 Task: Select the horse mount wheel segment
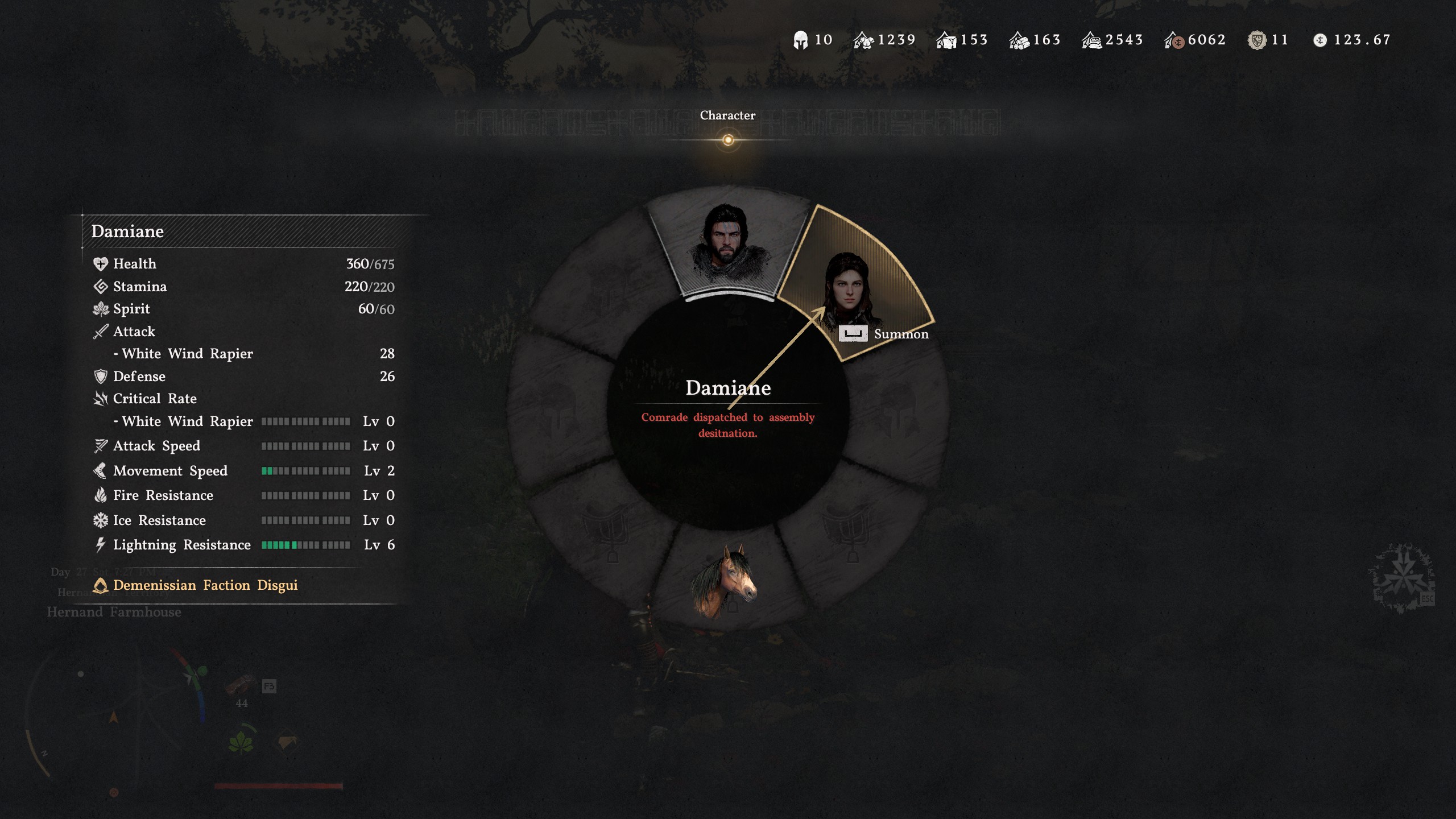click(x=725, y=580)
